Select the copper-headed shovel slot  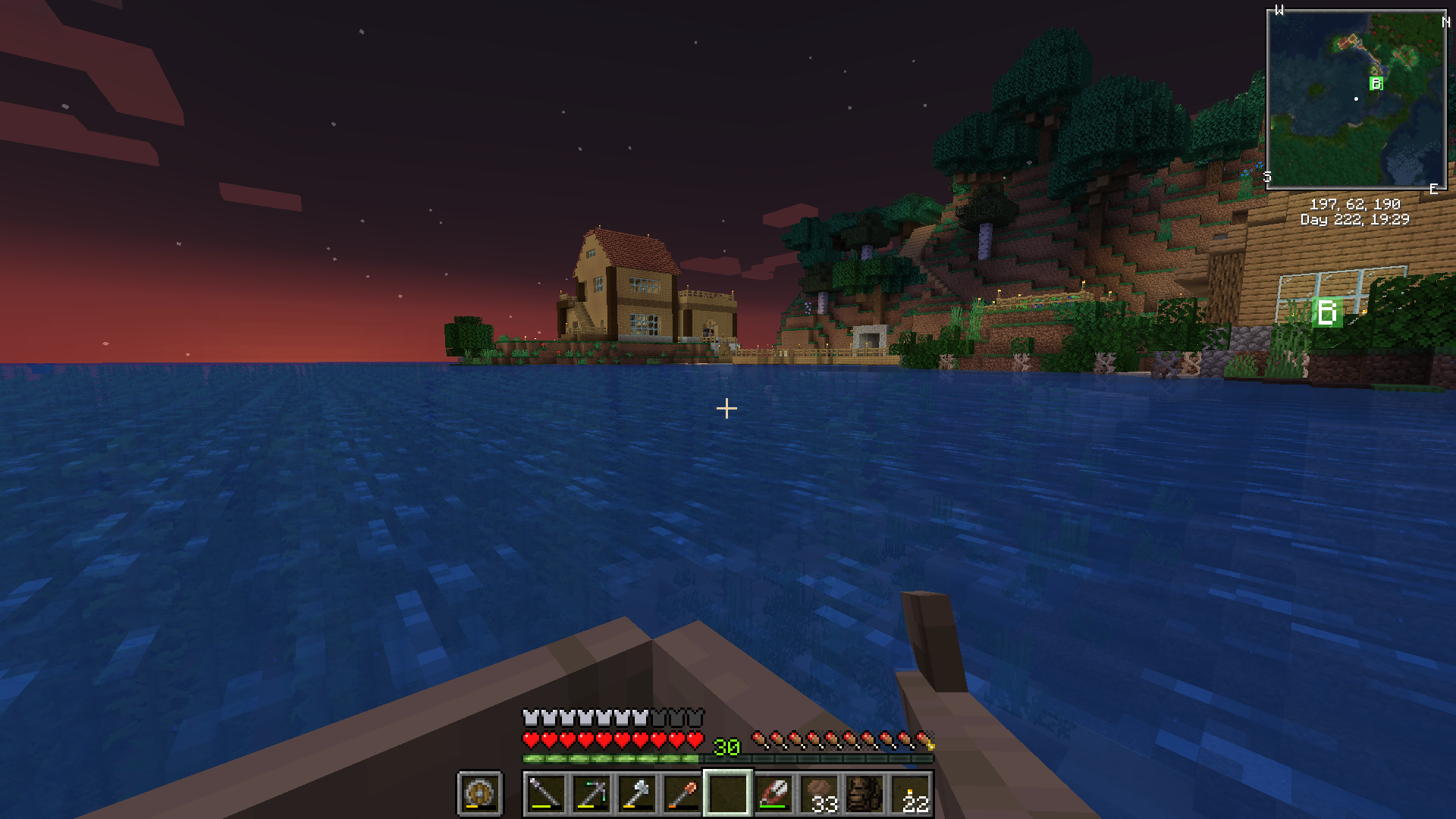(x=682, y=794)
